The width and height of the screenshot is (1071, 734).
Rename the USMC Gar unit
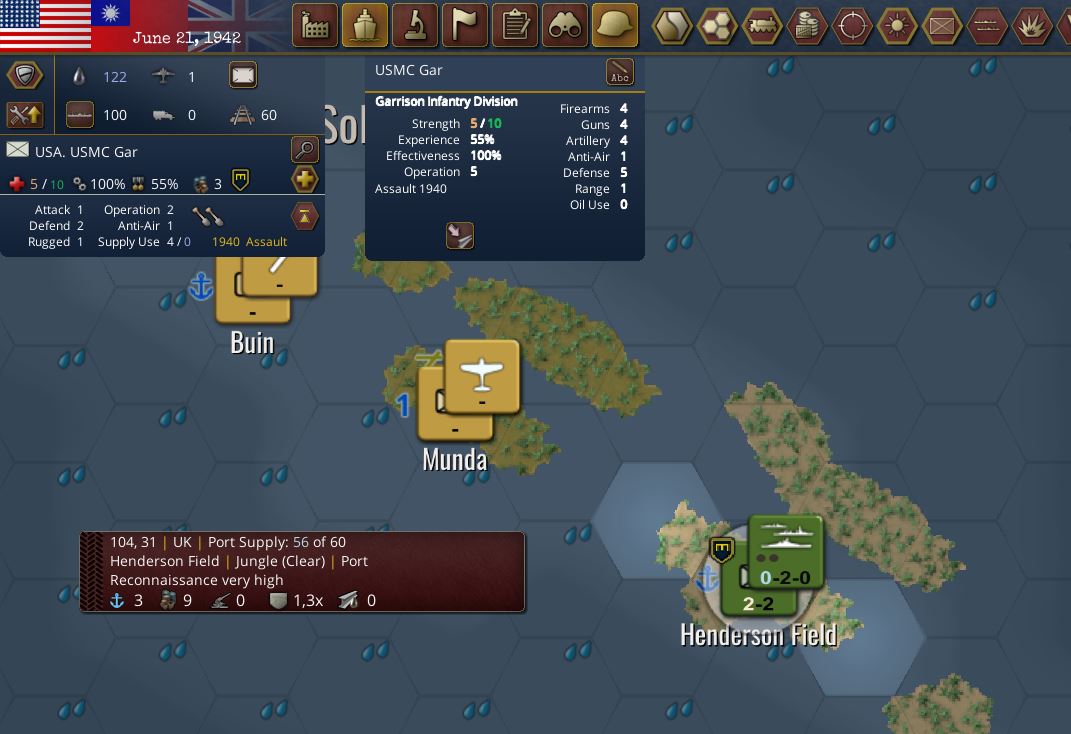tap(620, 72)
